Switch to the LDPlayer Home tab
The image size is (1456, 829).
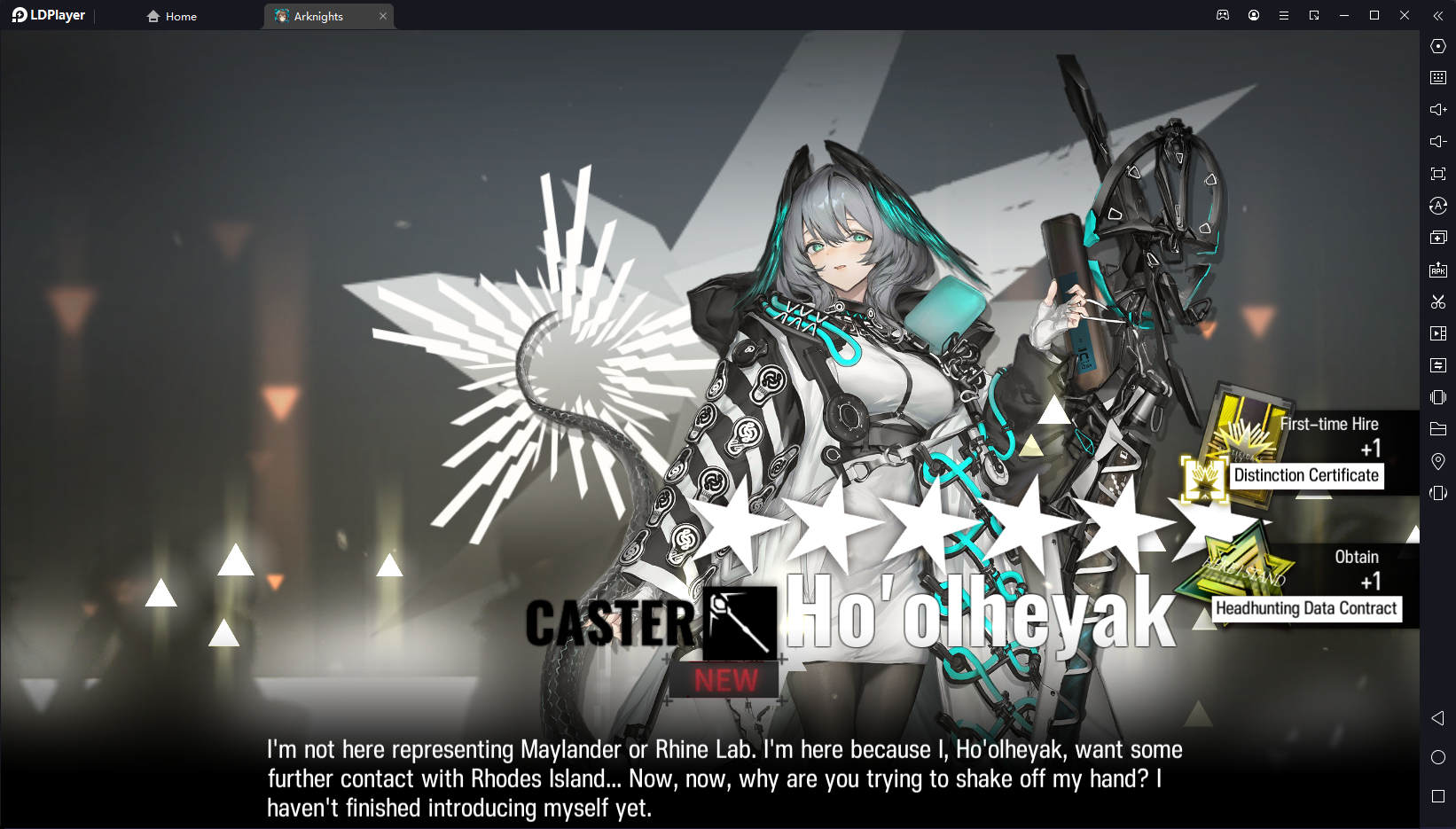tap(172, 16)
